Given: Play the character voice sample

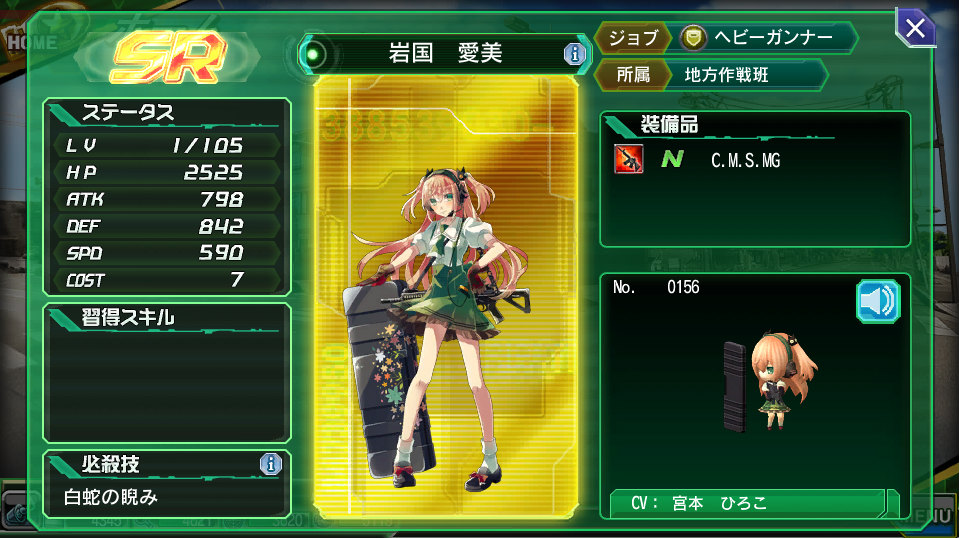Looking at the screenshot, I should point(877,301).
